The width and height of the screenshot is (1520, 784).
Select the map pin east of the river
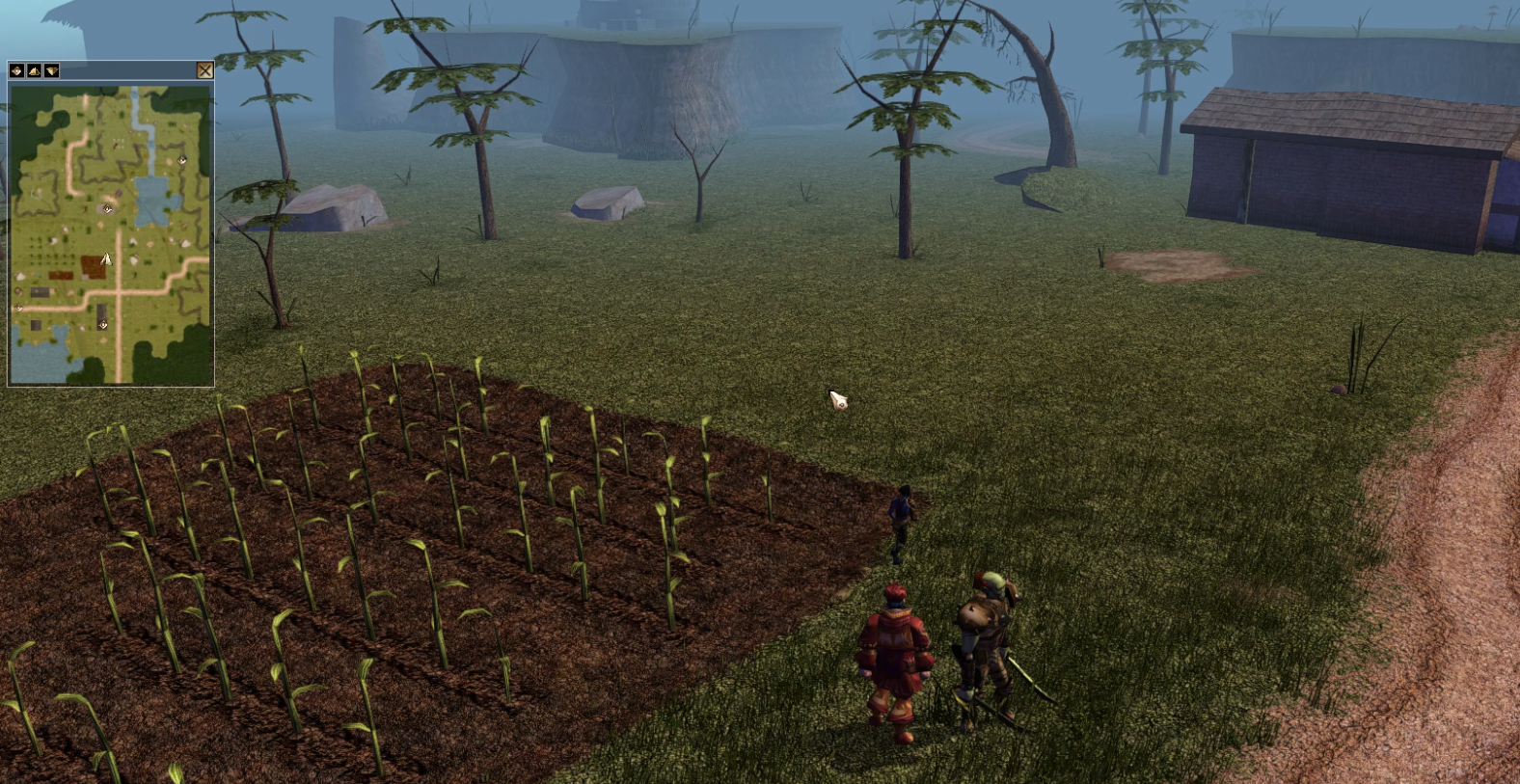(x=182, y=160)
